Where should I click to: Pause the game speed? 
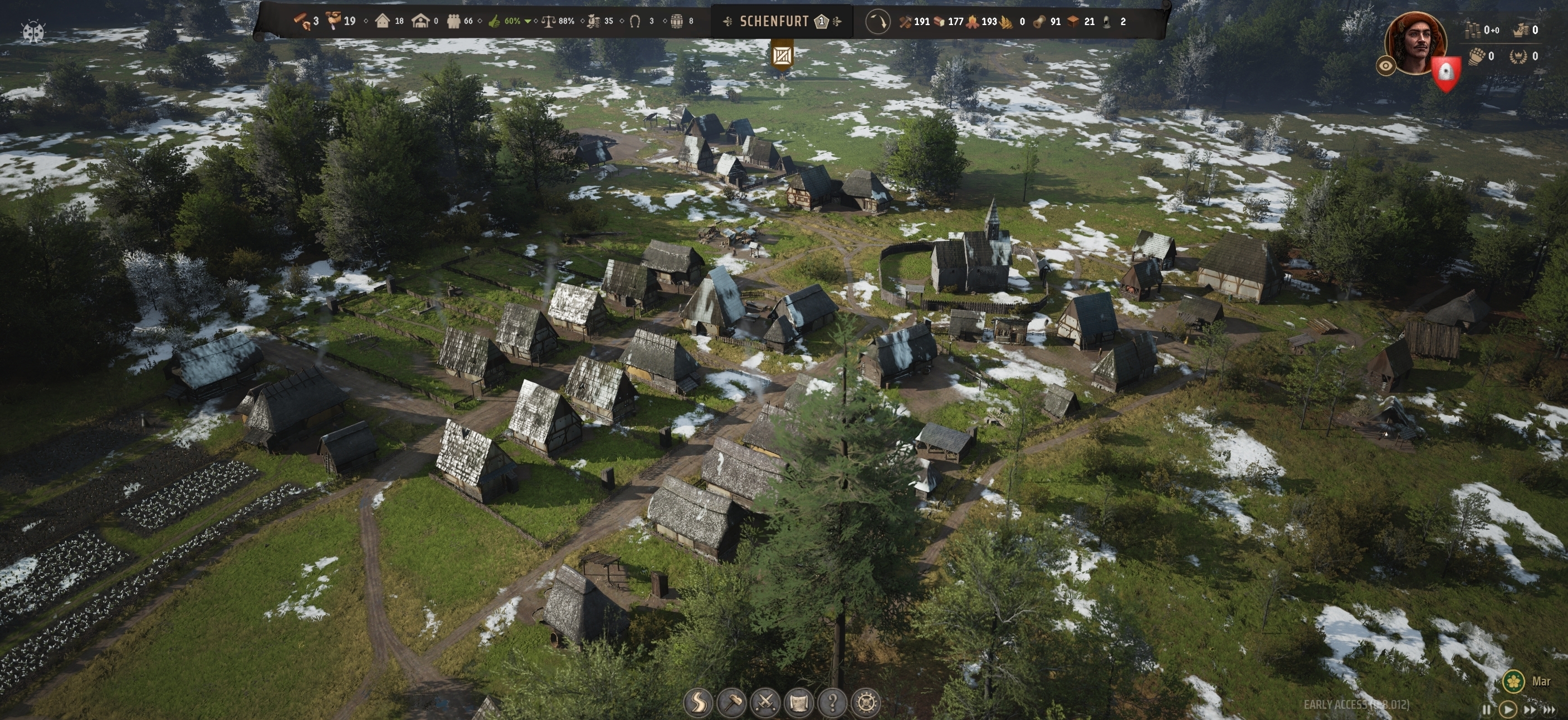(1487, 709)
